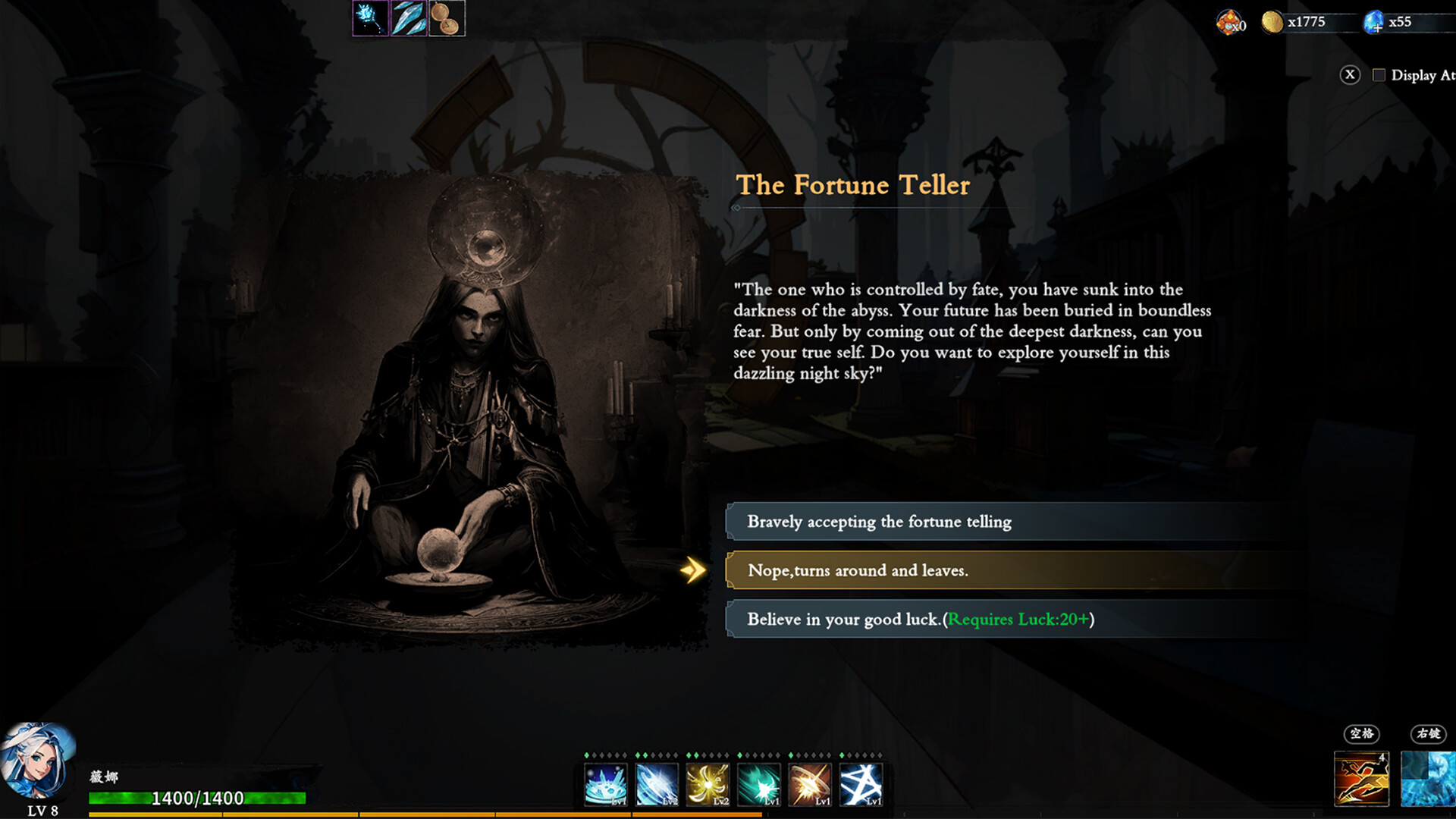This screenshot has width=1456, height=819.
Task: Add blue gems via the plus icon
Action: pyautogui.click(x=1378, y=29)
